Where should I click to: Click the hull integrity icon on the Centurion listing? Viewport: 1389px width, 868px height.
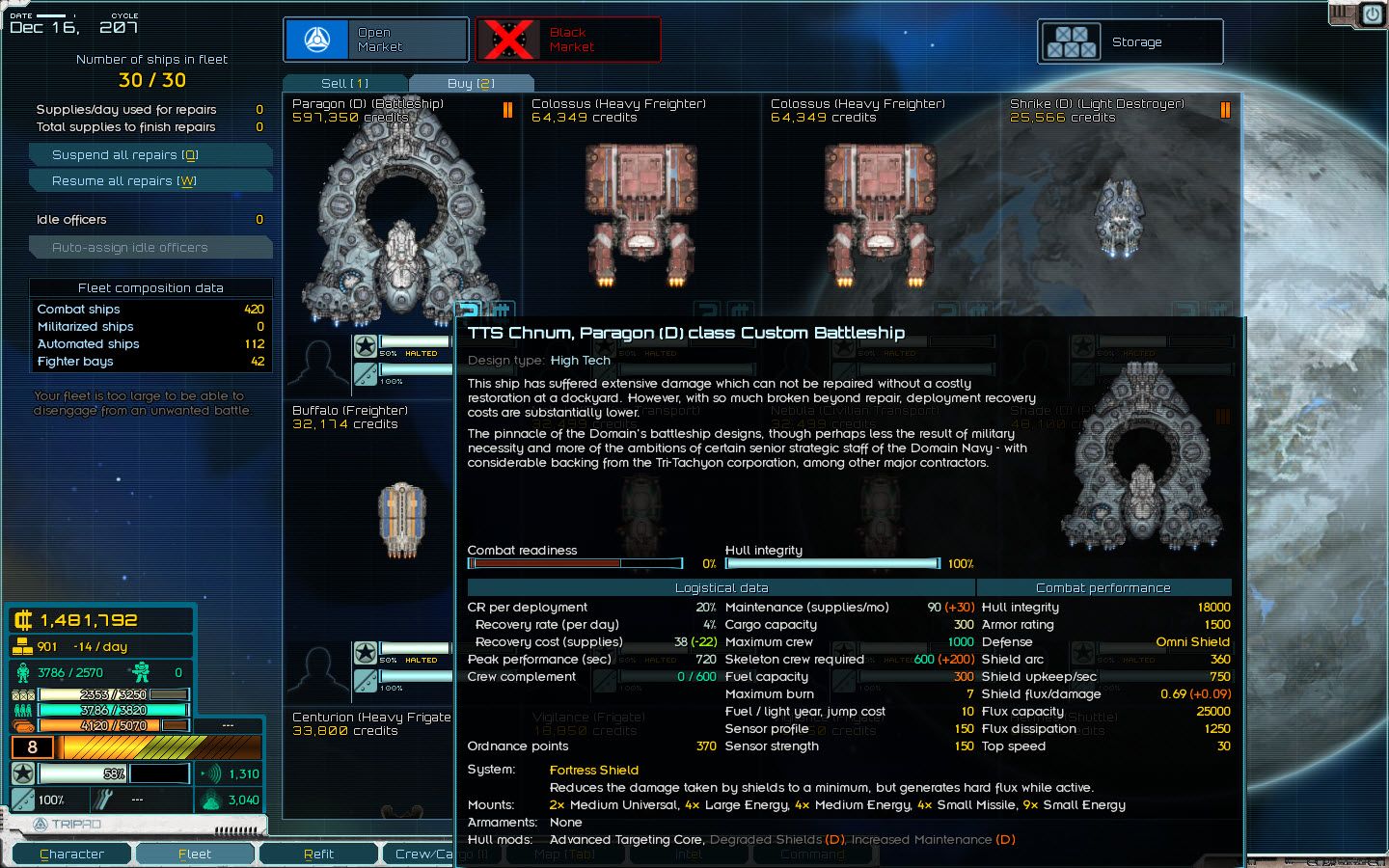[366, 679]
